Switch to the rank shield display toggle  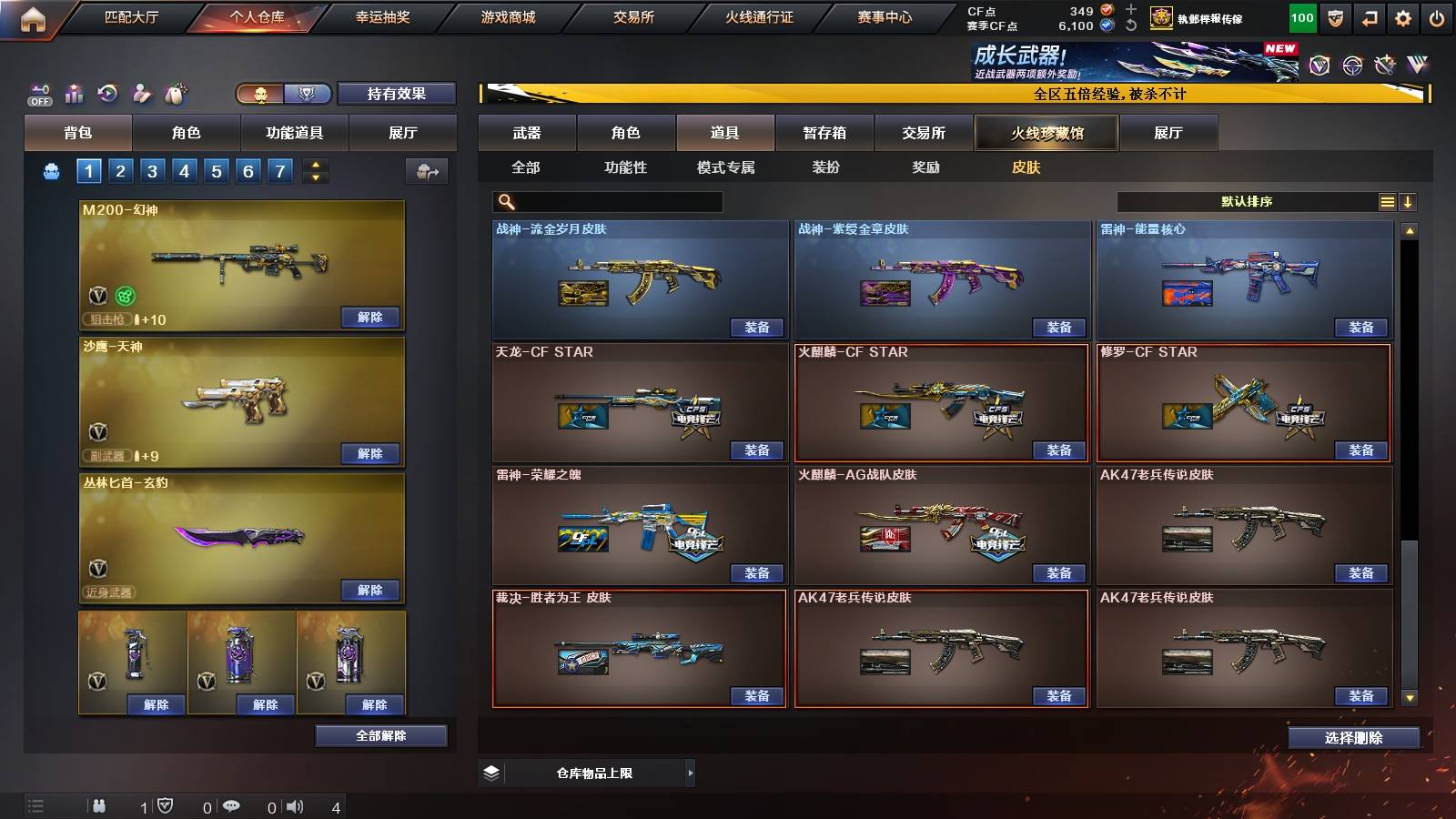coord(307,93)
